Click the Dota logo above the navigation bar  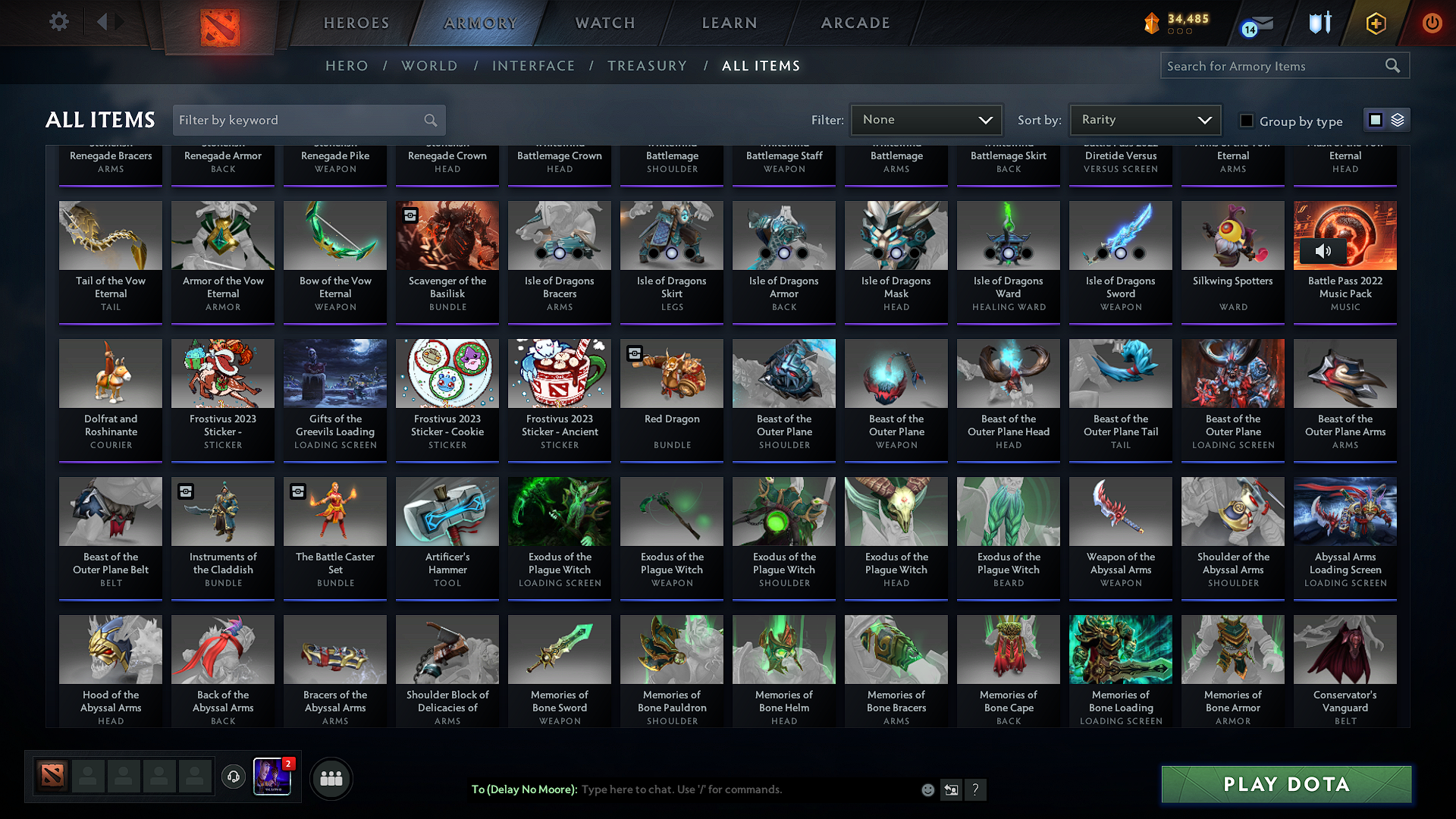pos(220,27)
